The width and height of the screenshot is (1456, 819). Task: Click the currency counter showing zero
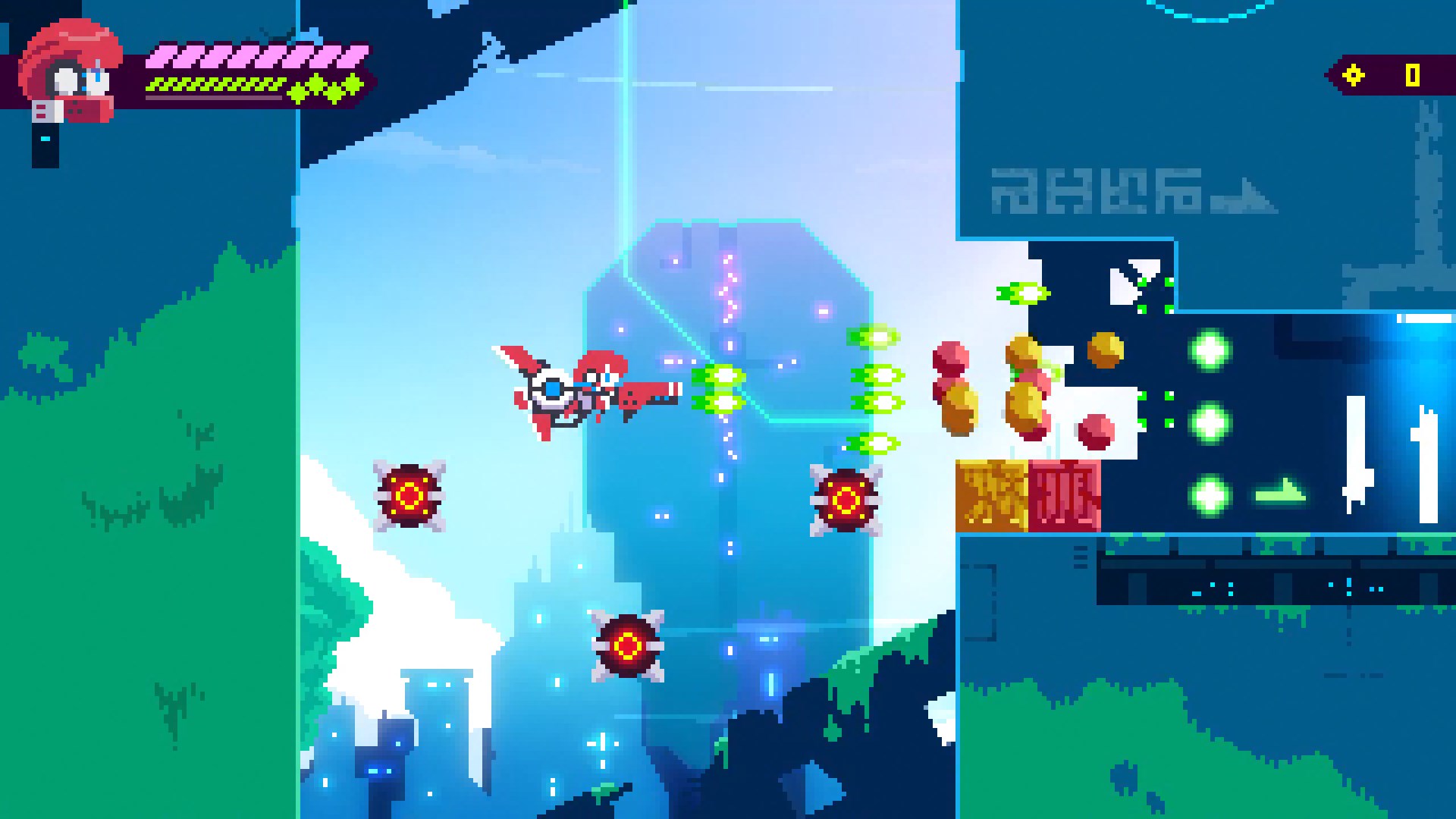pyautogui.click(x=1412, y=74)
